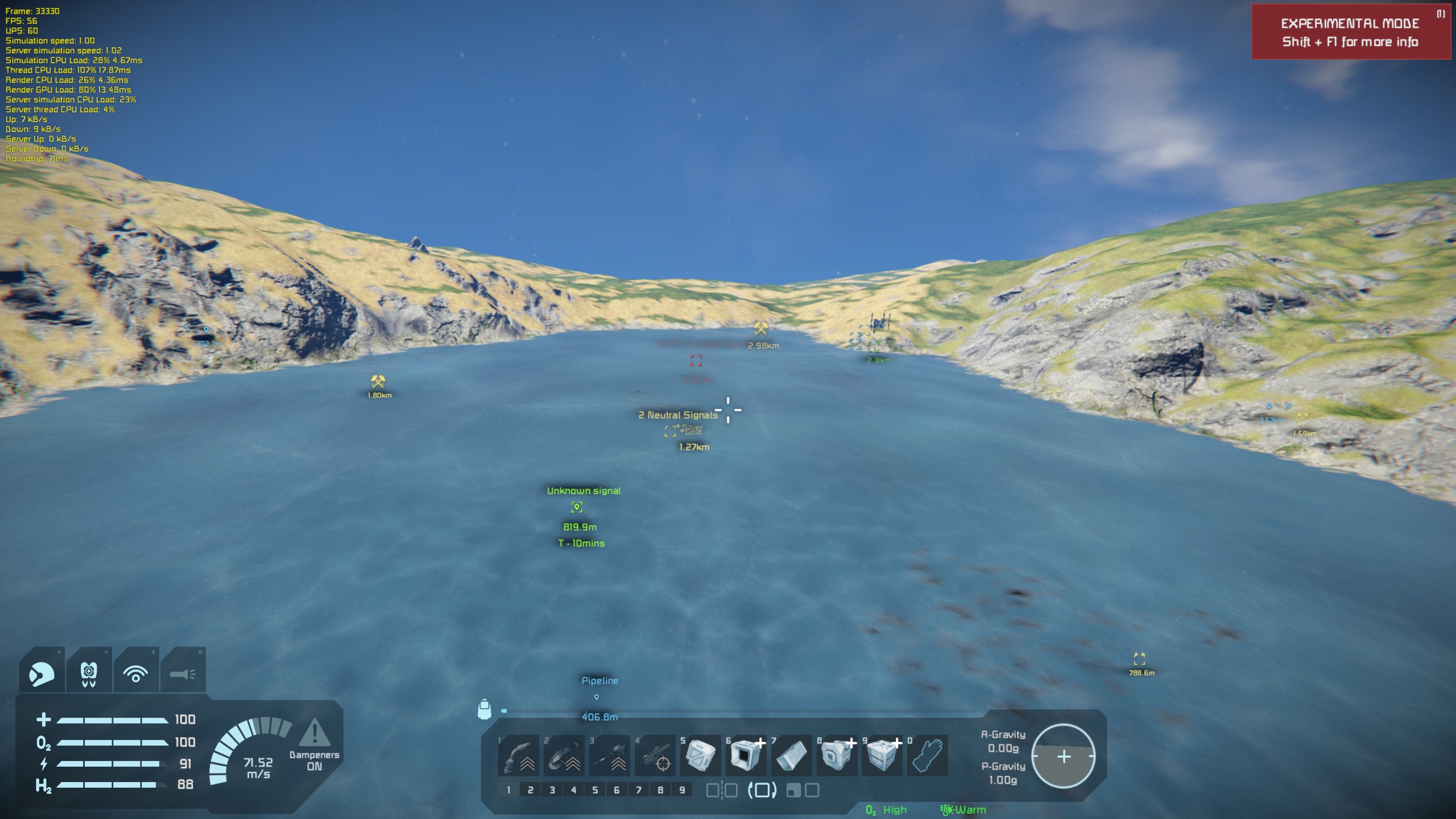Switch to toolbar page 2
1456x819 pixels.
pyautogui.click(x=530, y=790)
